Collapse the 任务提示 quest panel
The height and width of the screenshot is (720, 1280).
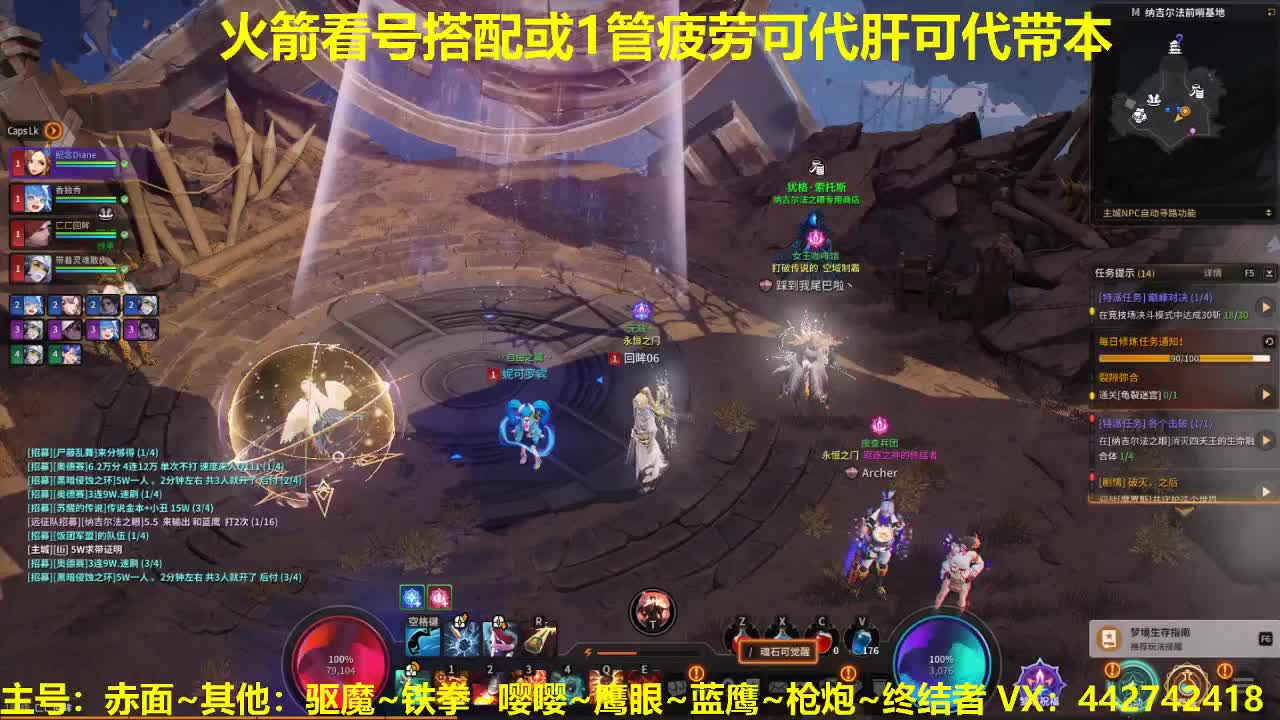(x=1269, y=273)
